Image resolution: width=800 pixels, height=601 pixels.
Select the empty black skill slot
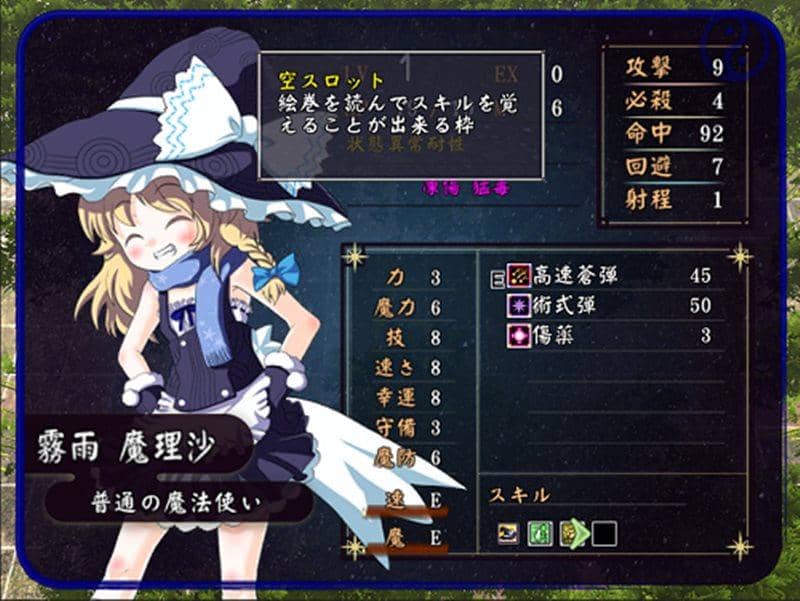point(603,533)
